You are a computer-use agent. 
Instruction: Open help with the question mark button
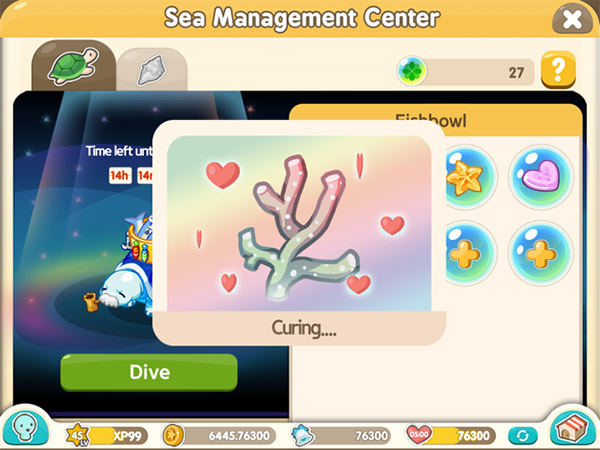tap(557, 71)
